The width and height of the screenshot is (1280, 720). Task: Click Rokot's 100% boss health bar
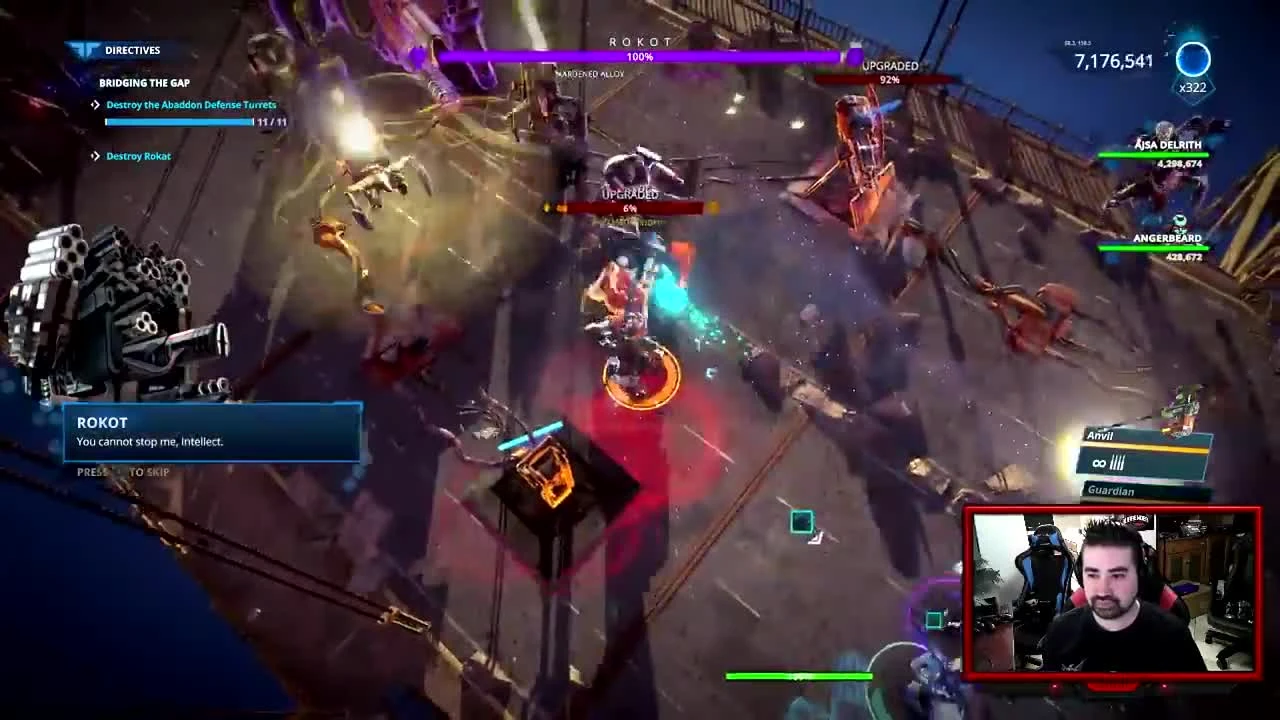coord(639,57)
